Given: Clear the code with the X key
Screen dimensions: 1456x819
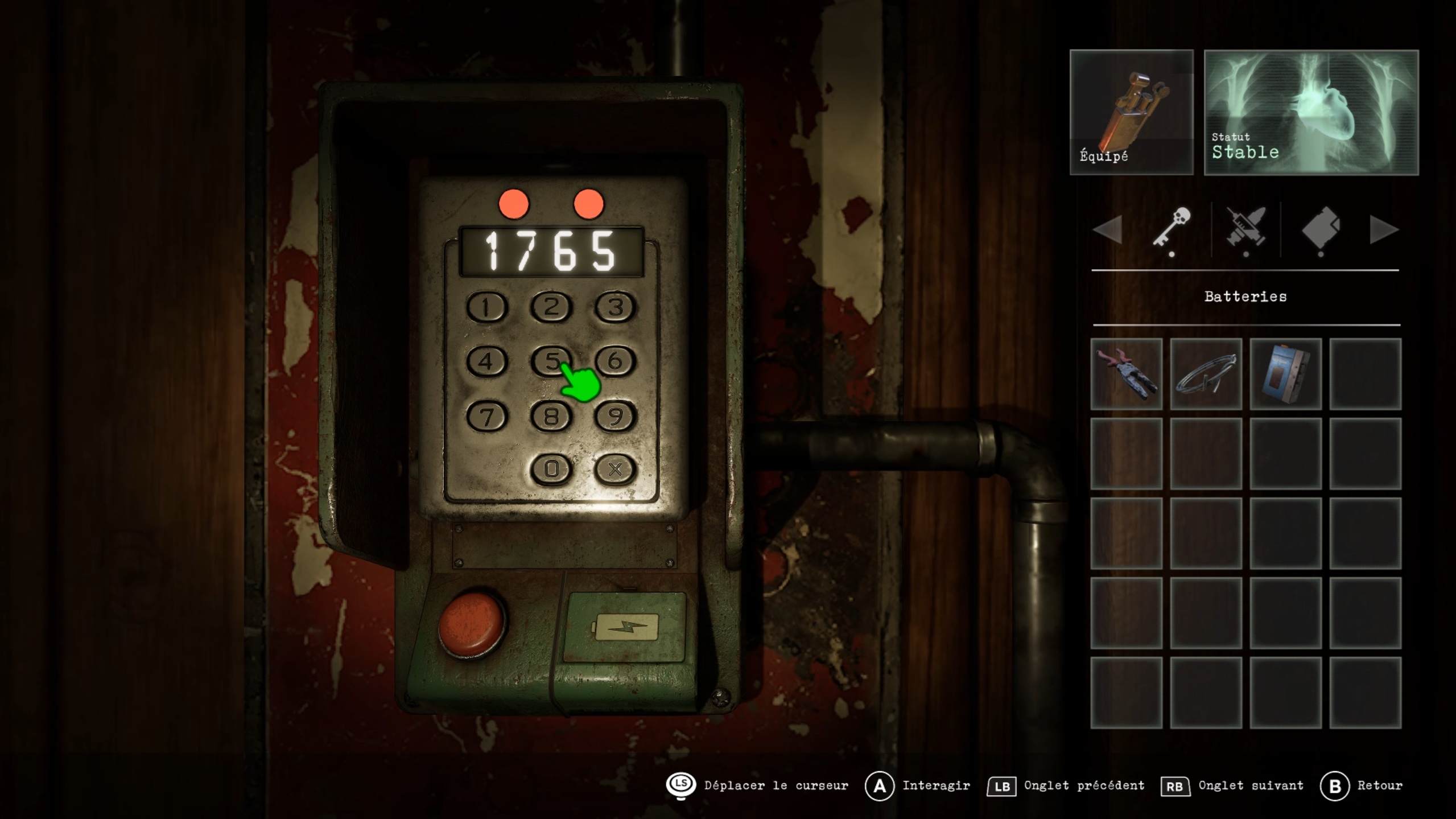Looking at the screenshot, I should (x=615, y=470).
